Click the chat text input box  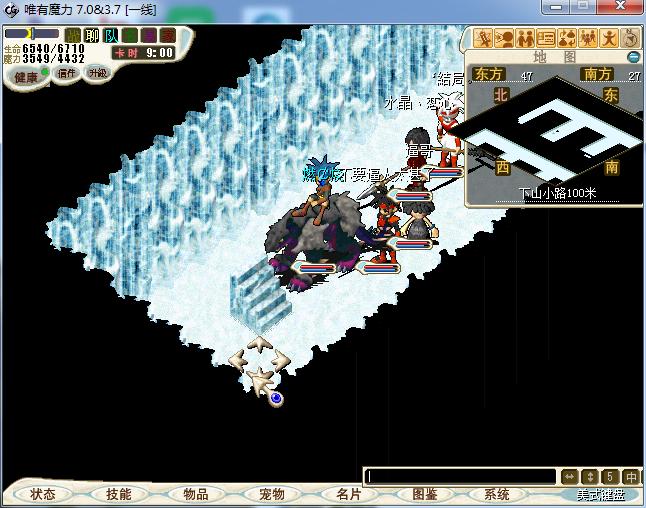pos(460,477)
